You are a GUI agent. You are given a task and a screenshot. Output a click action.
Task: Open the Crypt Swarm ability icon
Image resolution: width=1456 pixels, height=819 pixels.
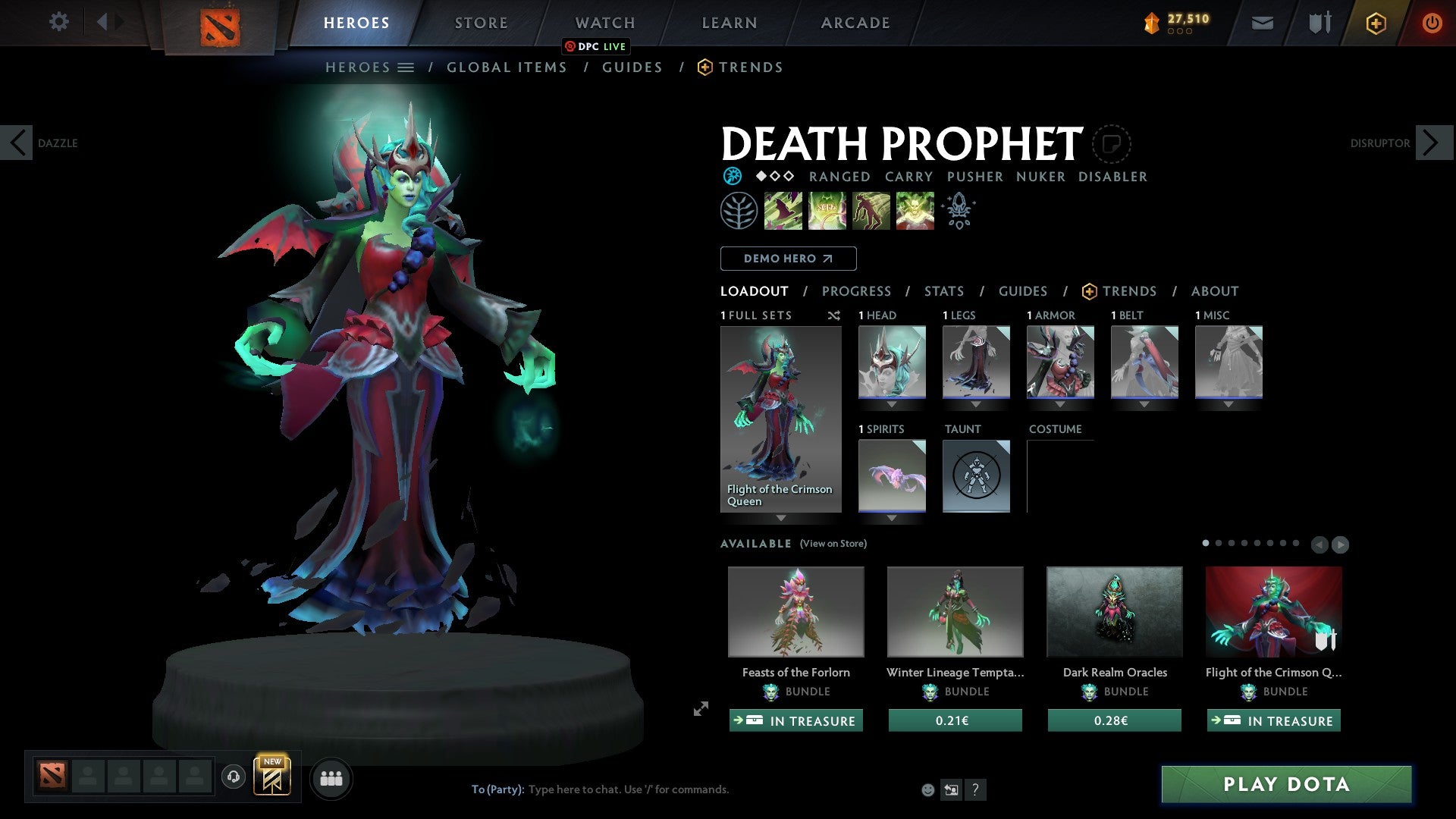783,210
